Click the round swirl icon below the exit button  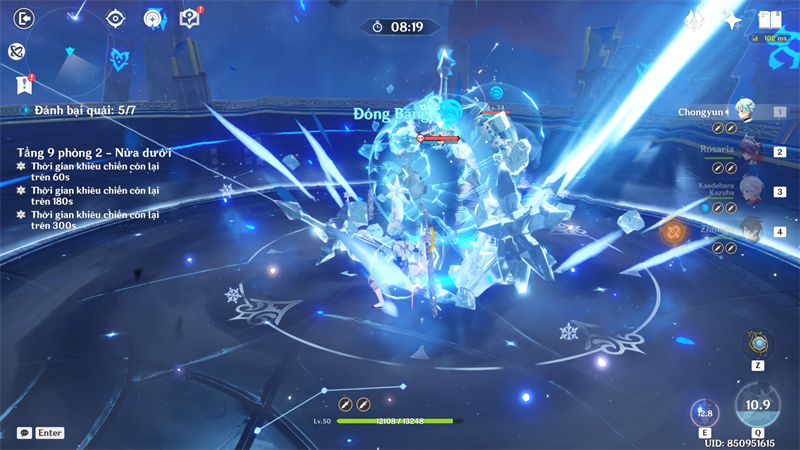[17, 51]
